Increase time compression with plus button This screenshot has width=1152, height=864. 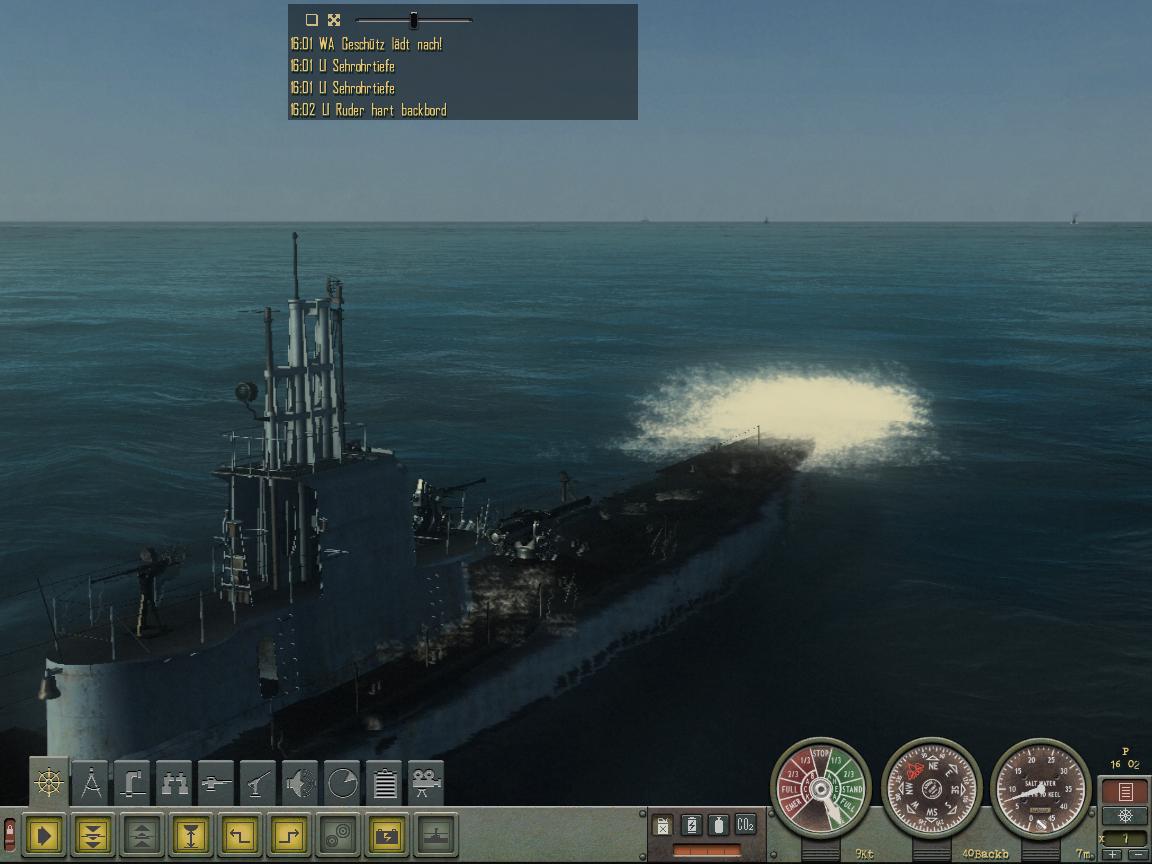click(x=1113, y=855)
